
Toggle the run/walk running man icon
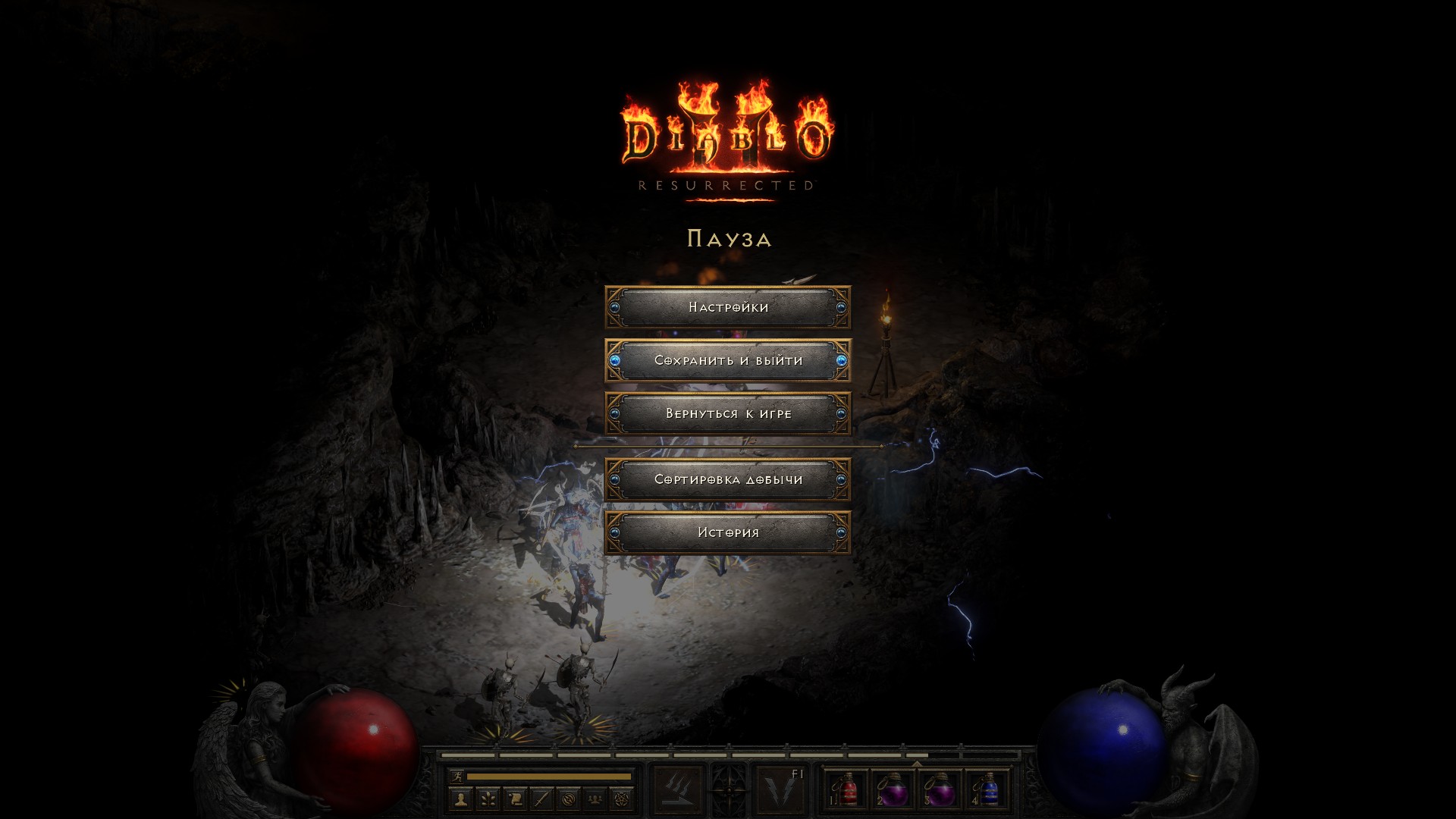coord(456,777)
